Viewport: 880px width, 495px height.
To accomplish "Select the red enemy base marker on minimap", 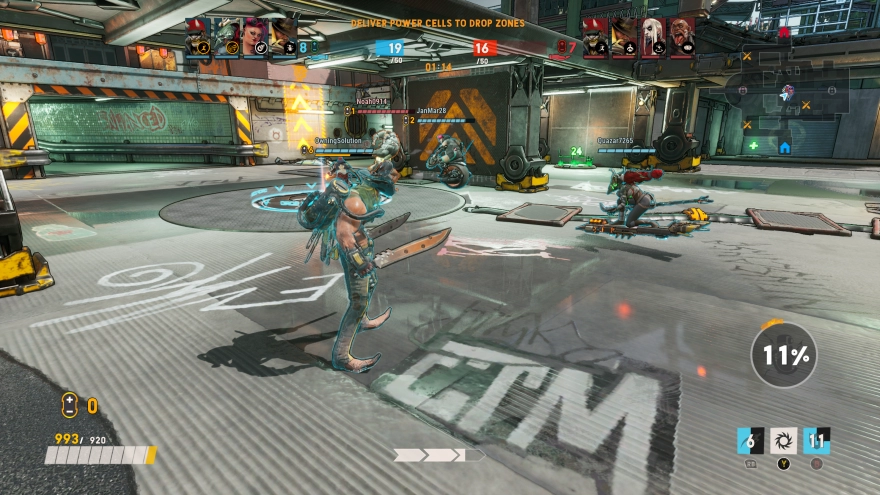I will click(784, 32).
